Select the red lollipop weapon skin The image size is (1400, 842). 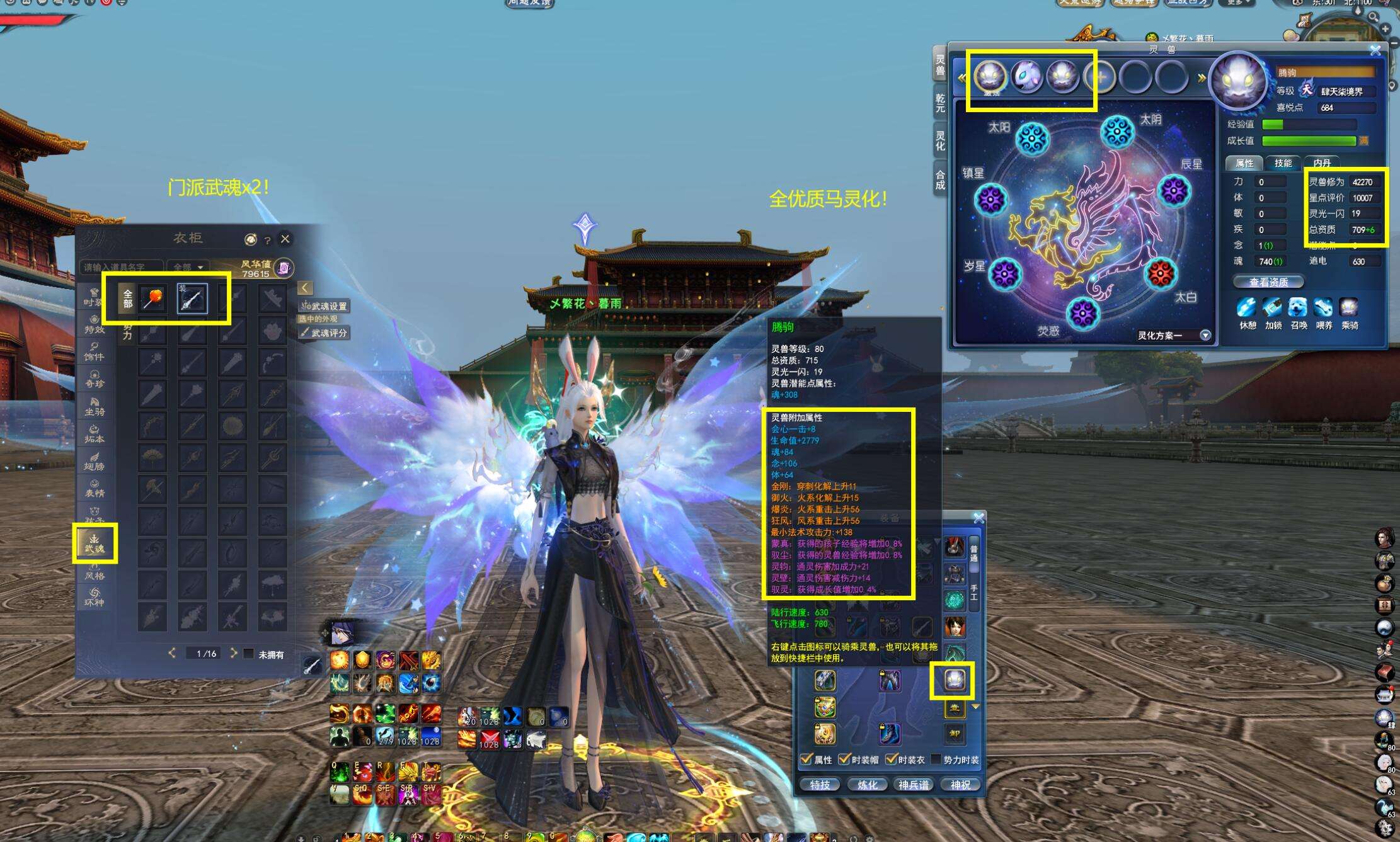point(153,298)
